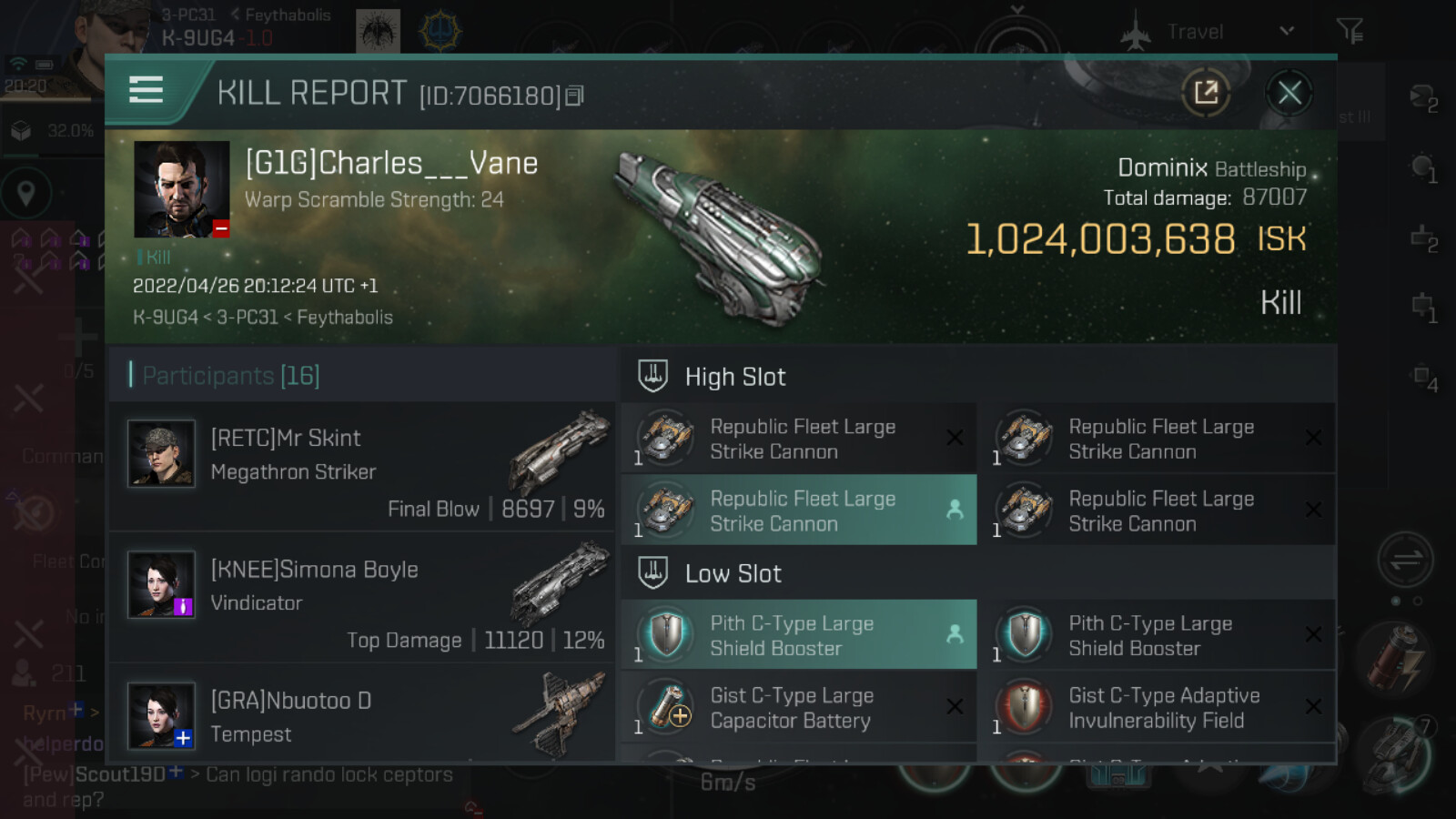View Charles Vane's pilot portrait
The image size is (1456, 819).
pos(181,189)
